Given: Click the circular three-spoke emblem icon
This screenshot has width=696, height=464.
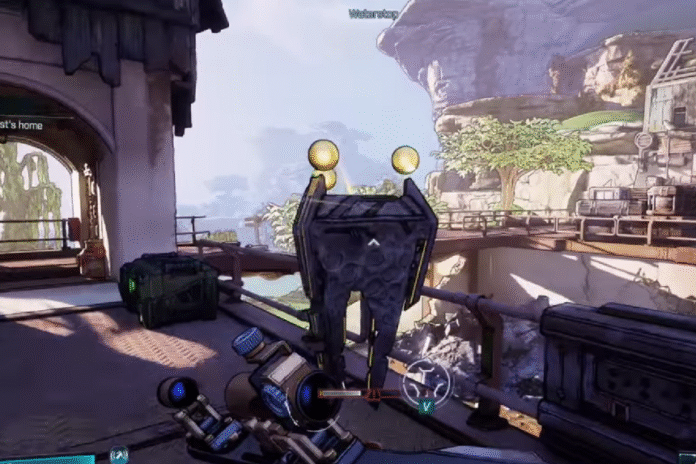Looking at the screenshot, I should 427,379.
